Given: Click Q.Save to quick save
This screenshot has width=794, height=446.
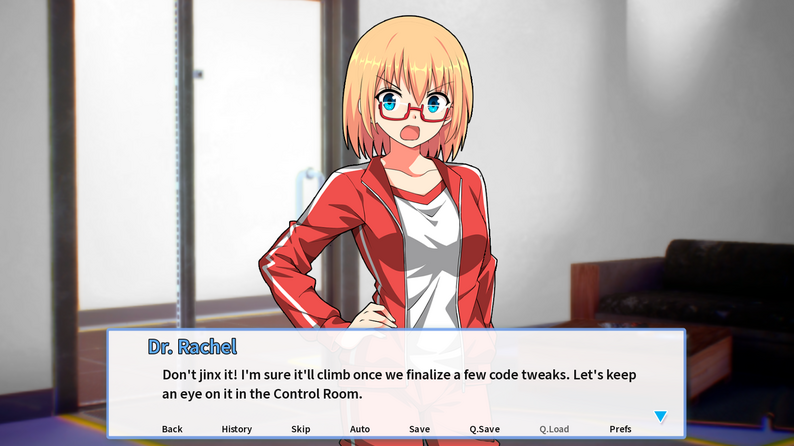Looking at the screenshot, I should (x=484, y=429).
